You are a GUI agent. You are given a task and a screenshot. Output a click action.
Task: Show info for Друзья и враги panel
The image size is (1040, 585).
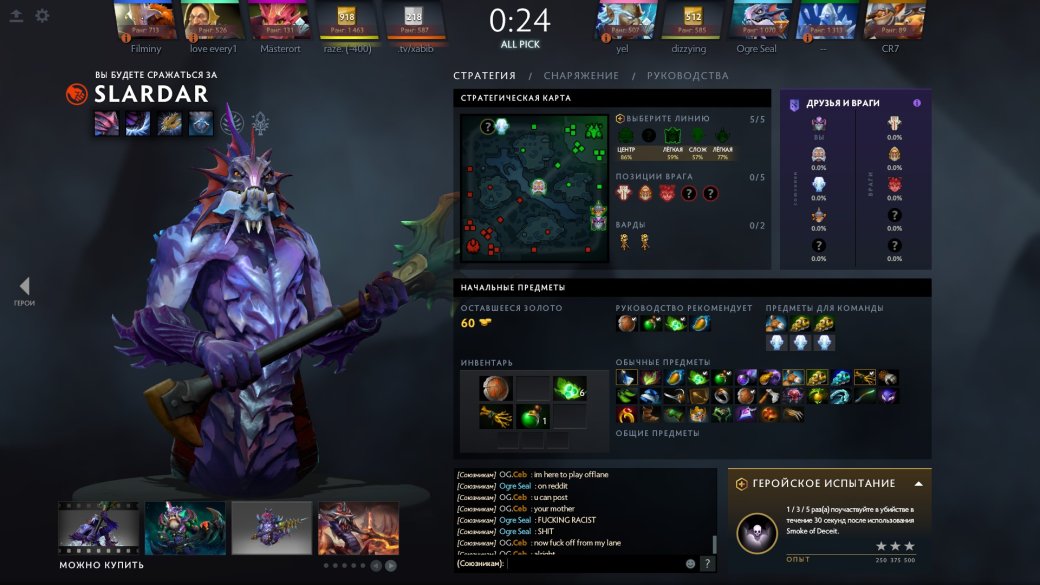[916, 103]
